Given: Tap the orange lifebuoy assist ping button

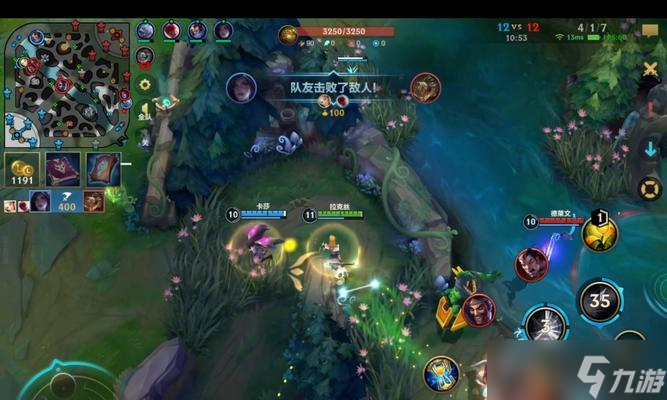Looking at the screenshot, I should click(651, 187).
